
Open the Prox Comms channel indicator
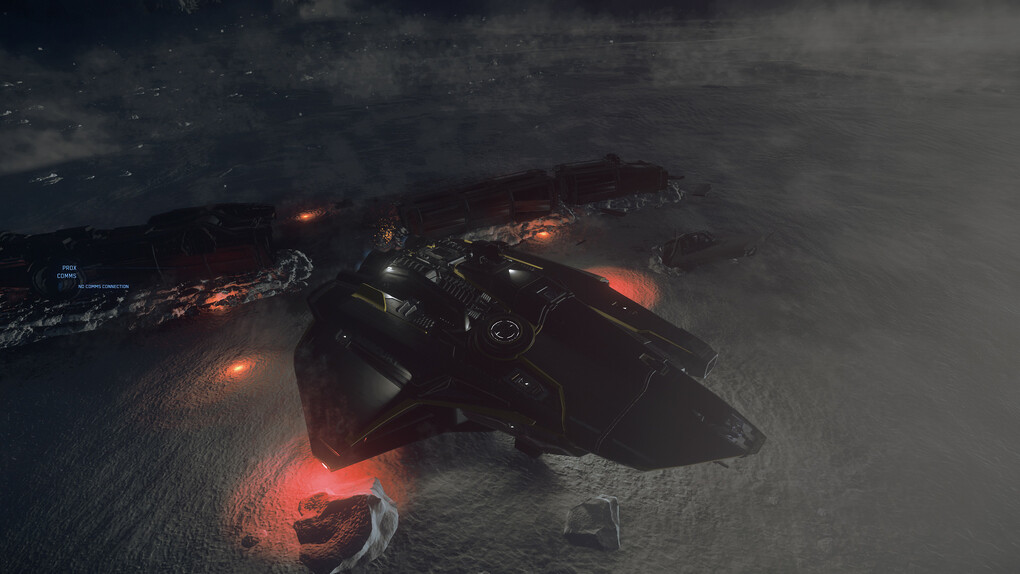(x=67, y=272)
